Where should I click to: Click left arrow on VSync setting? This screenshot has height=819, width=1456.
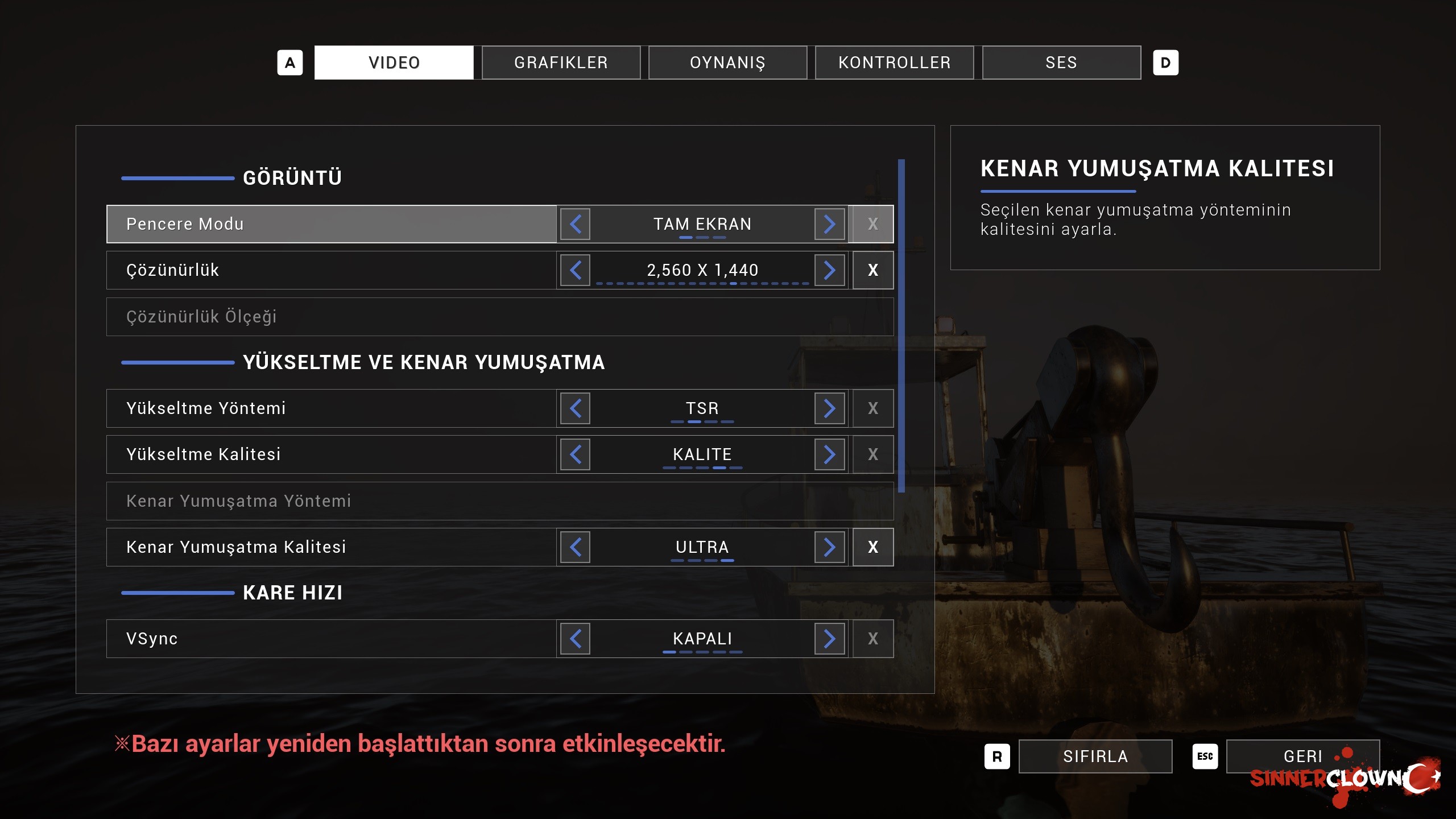pos(575,638)
